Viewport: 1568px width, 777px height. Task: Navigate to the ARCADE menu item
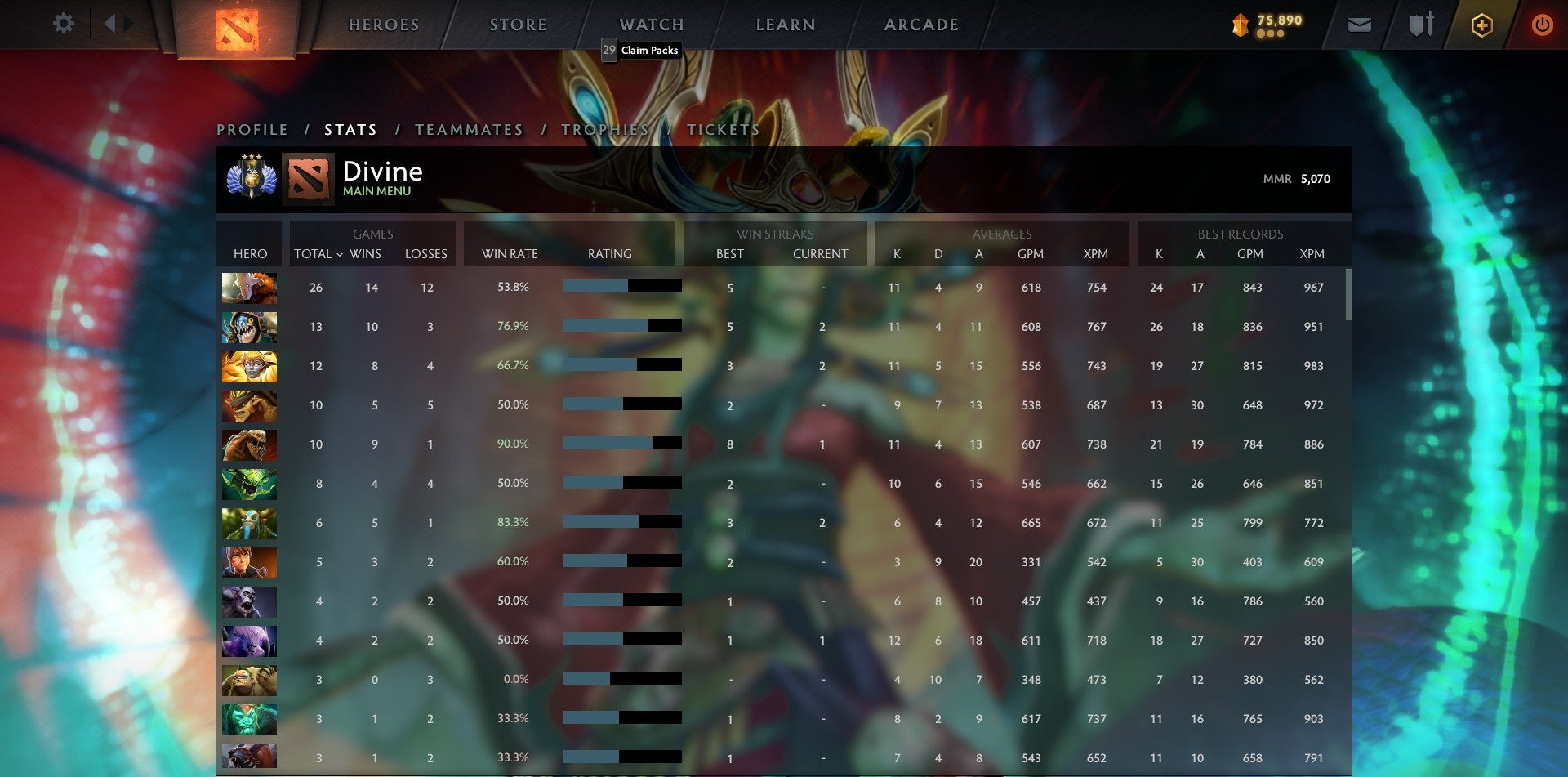pyautogui.click(x=921, y=25)
